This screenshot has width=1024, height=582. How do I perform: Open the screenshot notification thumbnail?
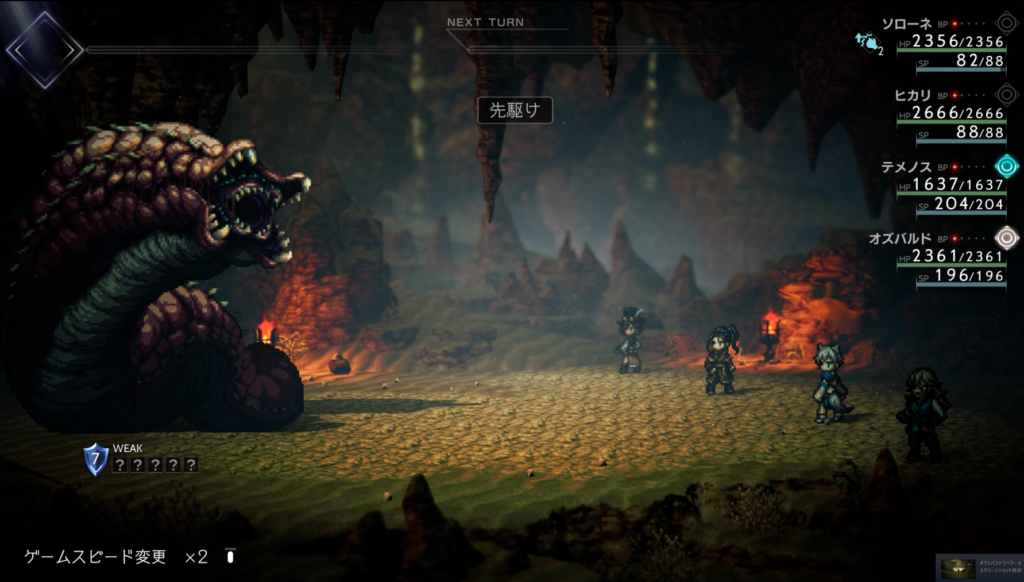pyautogui.click(x=979, y=567)
